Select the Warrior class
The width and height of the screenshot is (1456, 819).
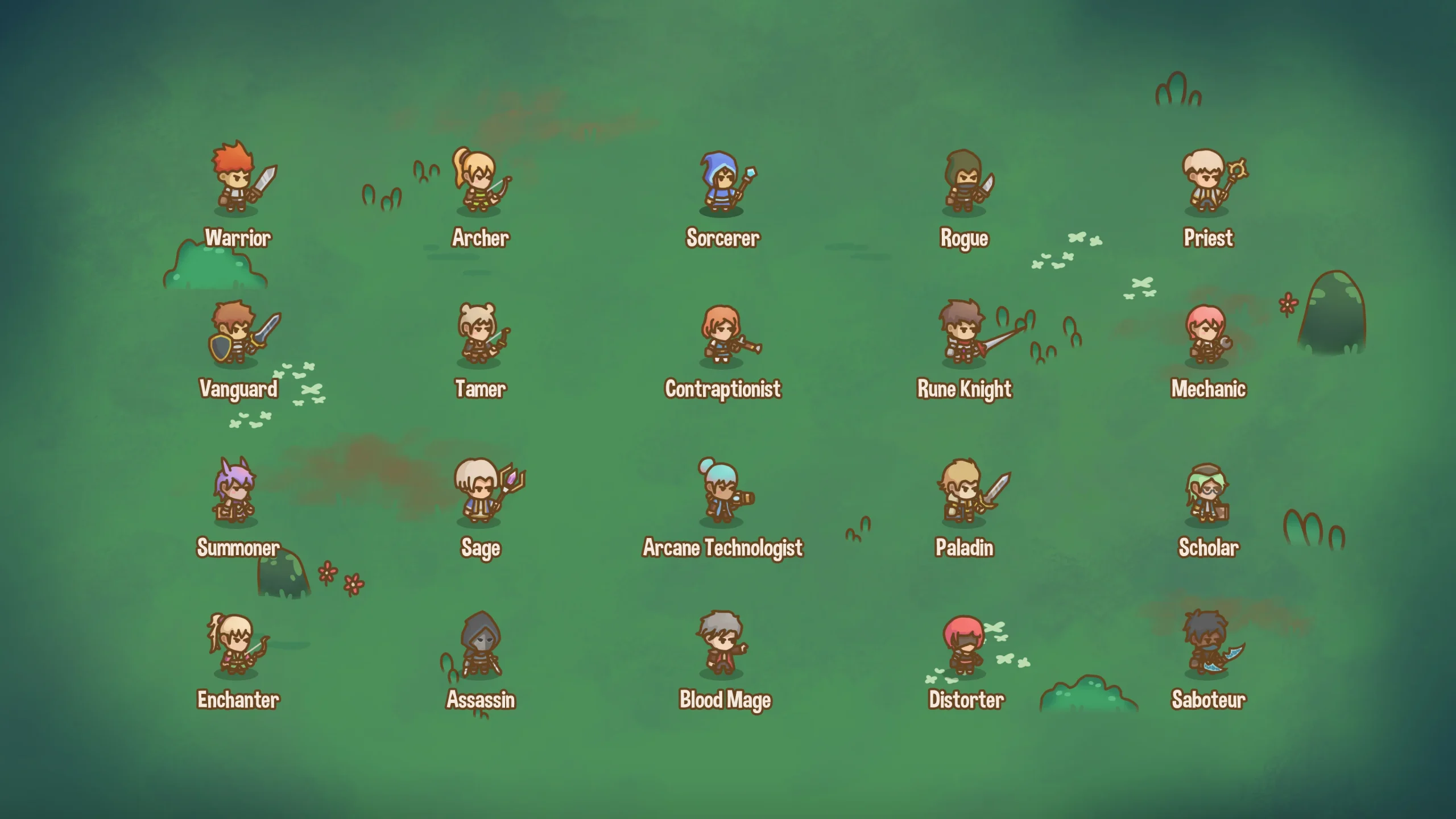click(237, 179)
